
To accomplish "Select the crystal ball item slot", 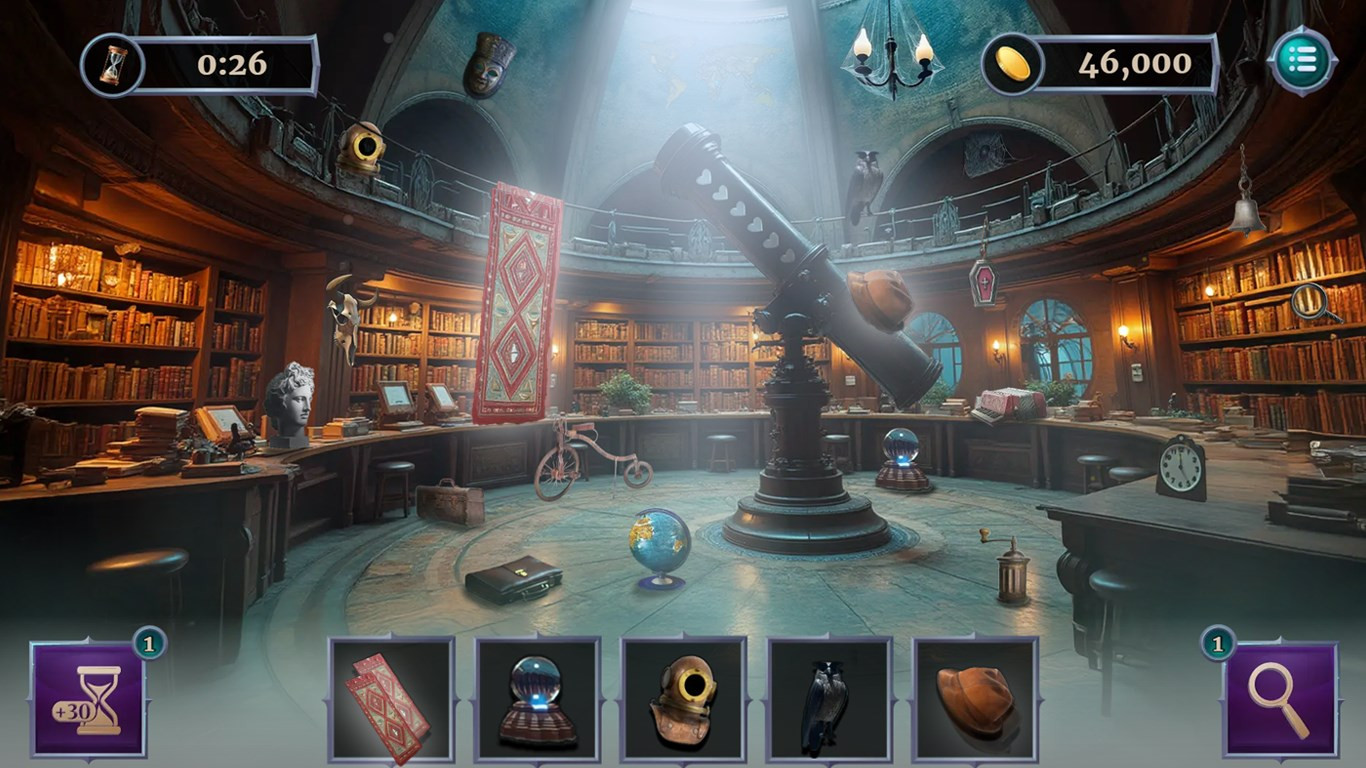I will (538, 699).
